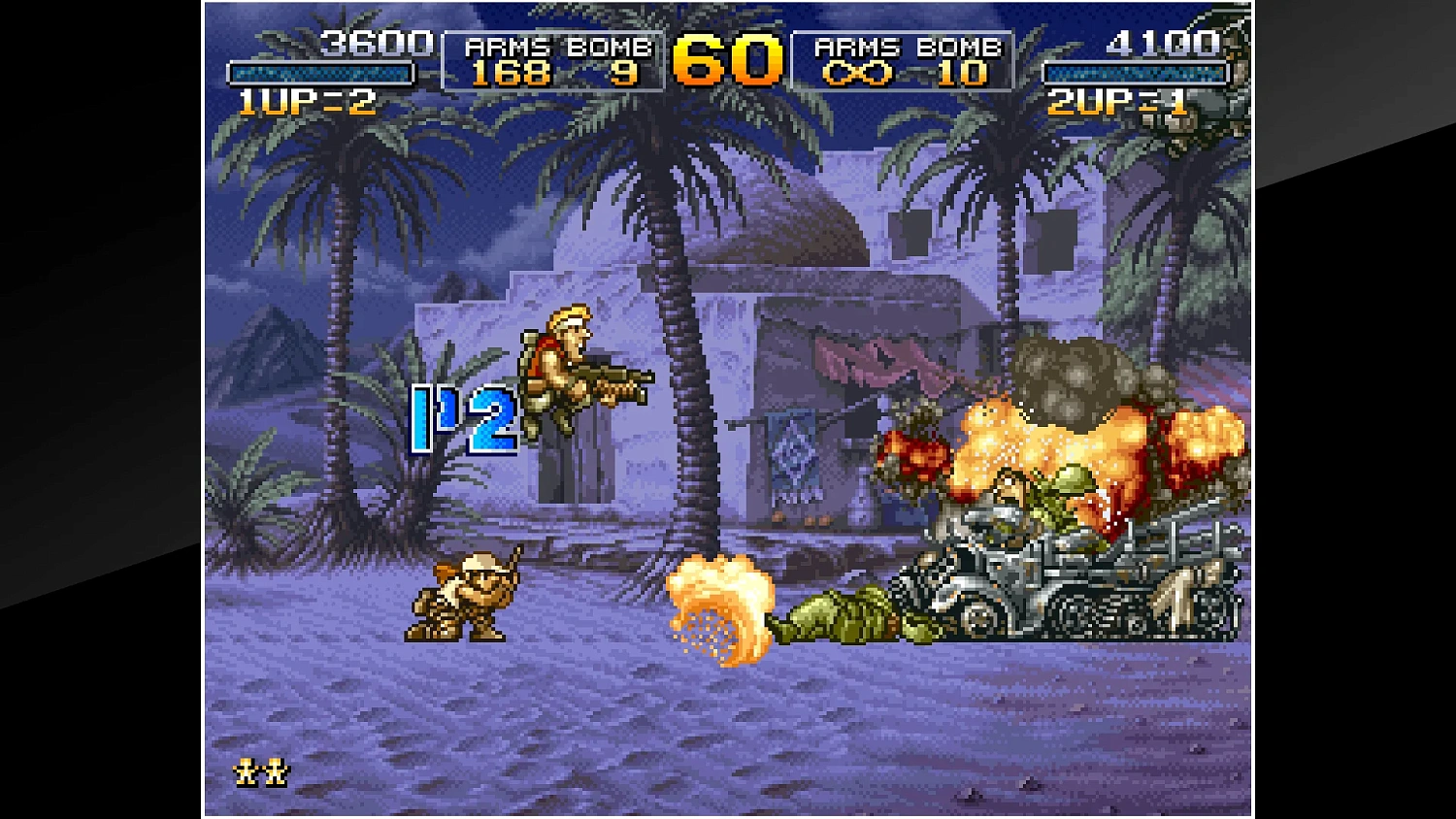This screenshot has height=819, width=1456.
Task: Click the P2 respawn marker beside Marco
Action: coord(465,415)
